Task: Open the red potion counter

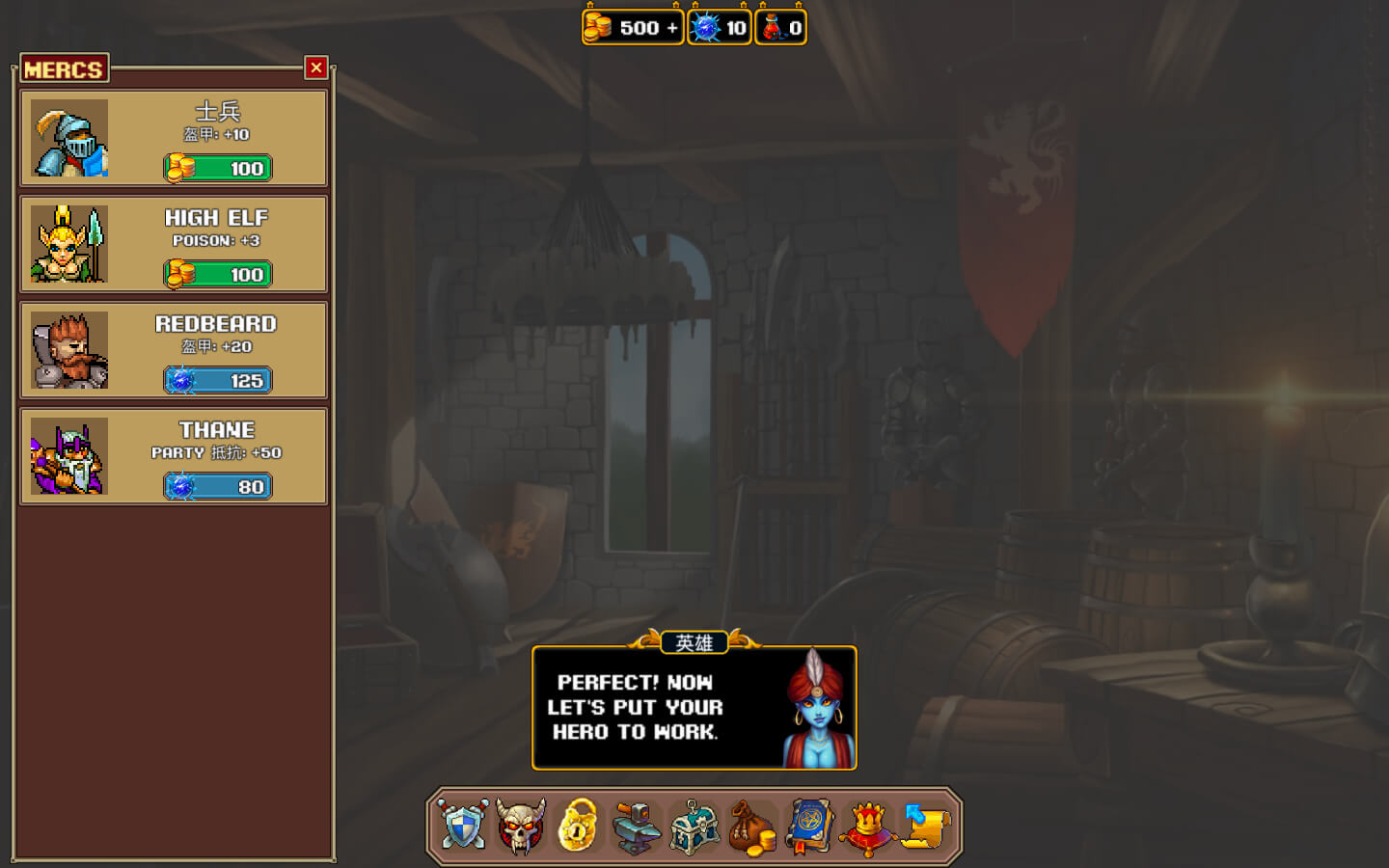Action: point(780,28)
